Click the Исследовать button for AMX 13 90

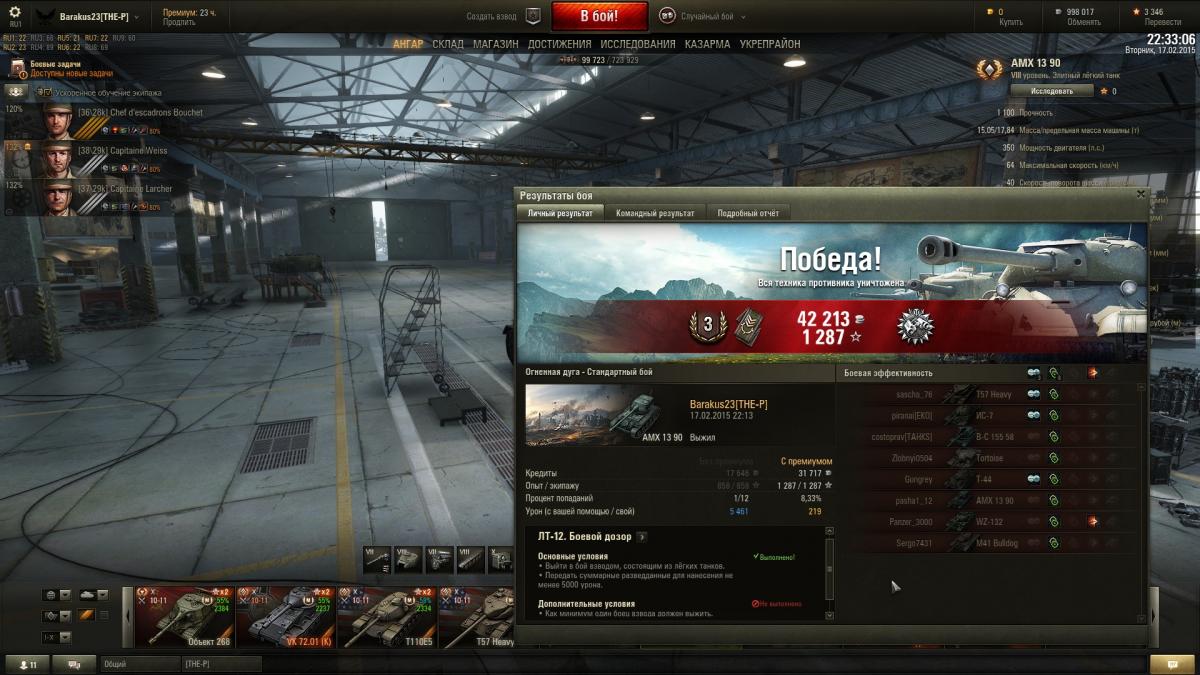coord(1051,91)
